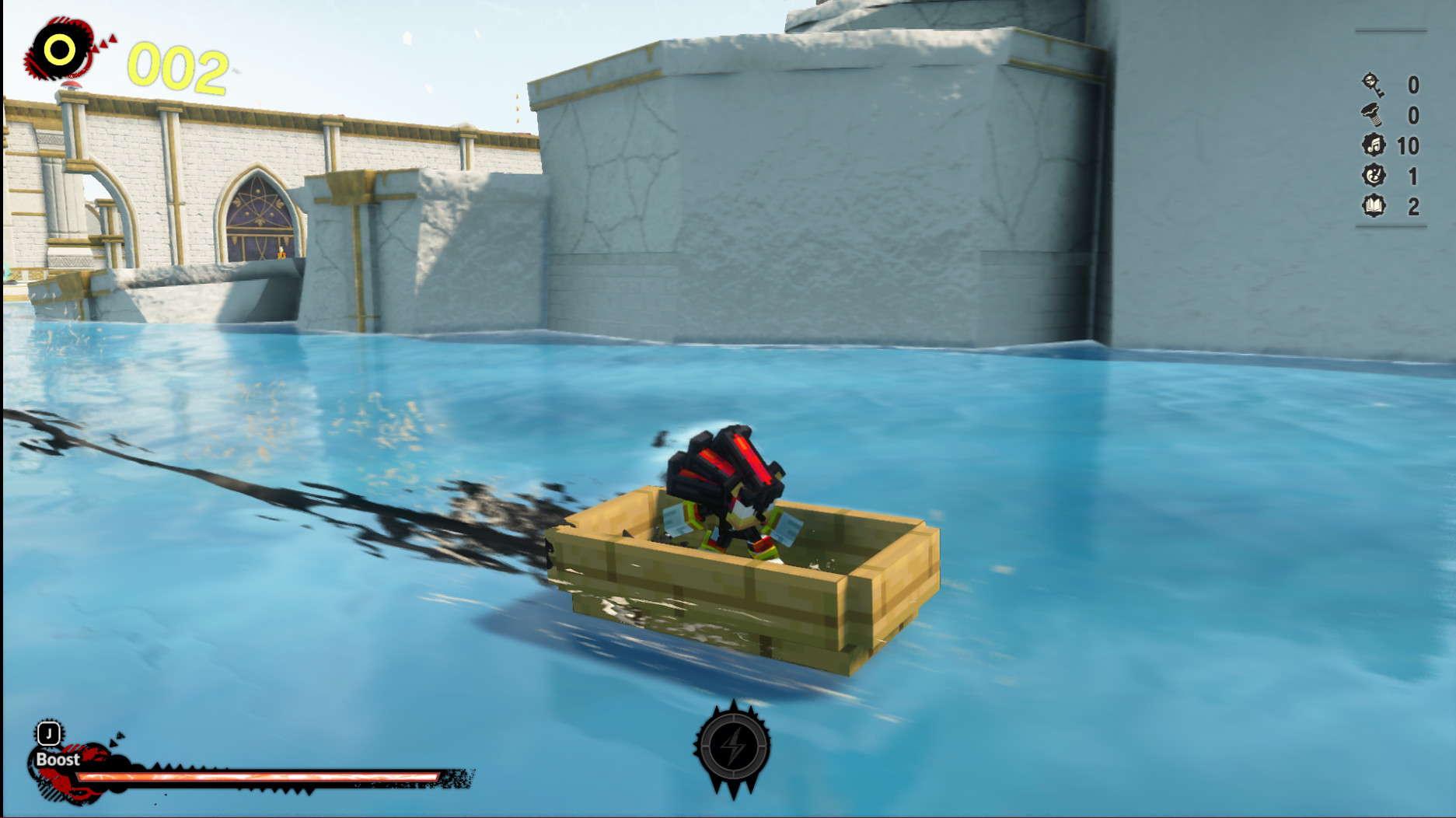The height and width of the screenshot is (818, 1456).
Task: Click the music note count showing 10
Action: tap(1409, 144)
